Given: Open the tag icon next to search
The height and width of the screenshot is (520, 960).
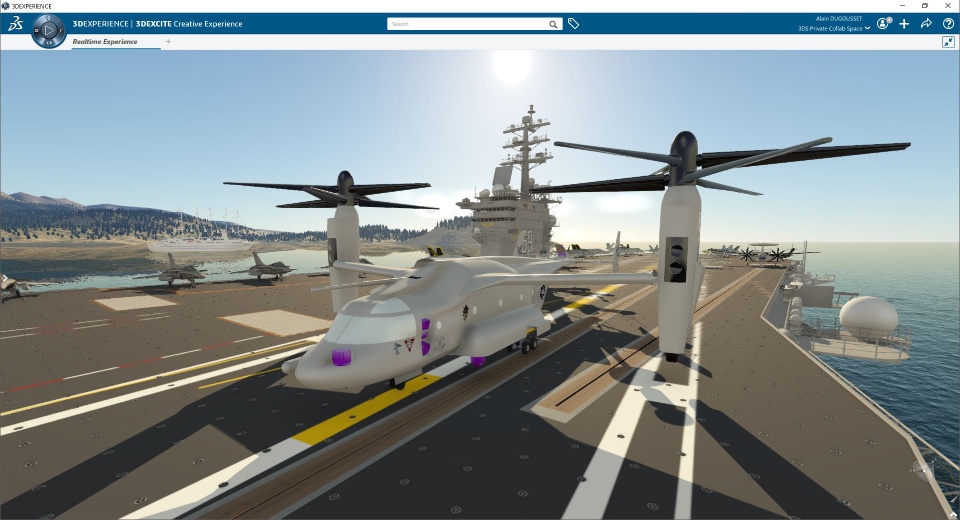Looking at the screenshot, I should (x=574, y=24).
